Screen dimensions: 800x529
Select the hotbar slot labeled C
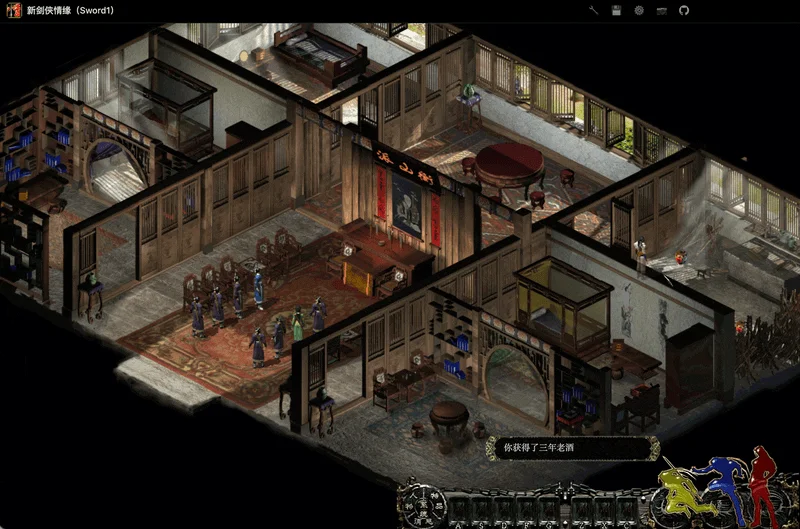(627, 508)
